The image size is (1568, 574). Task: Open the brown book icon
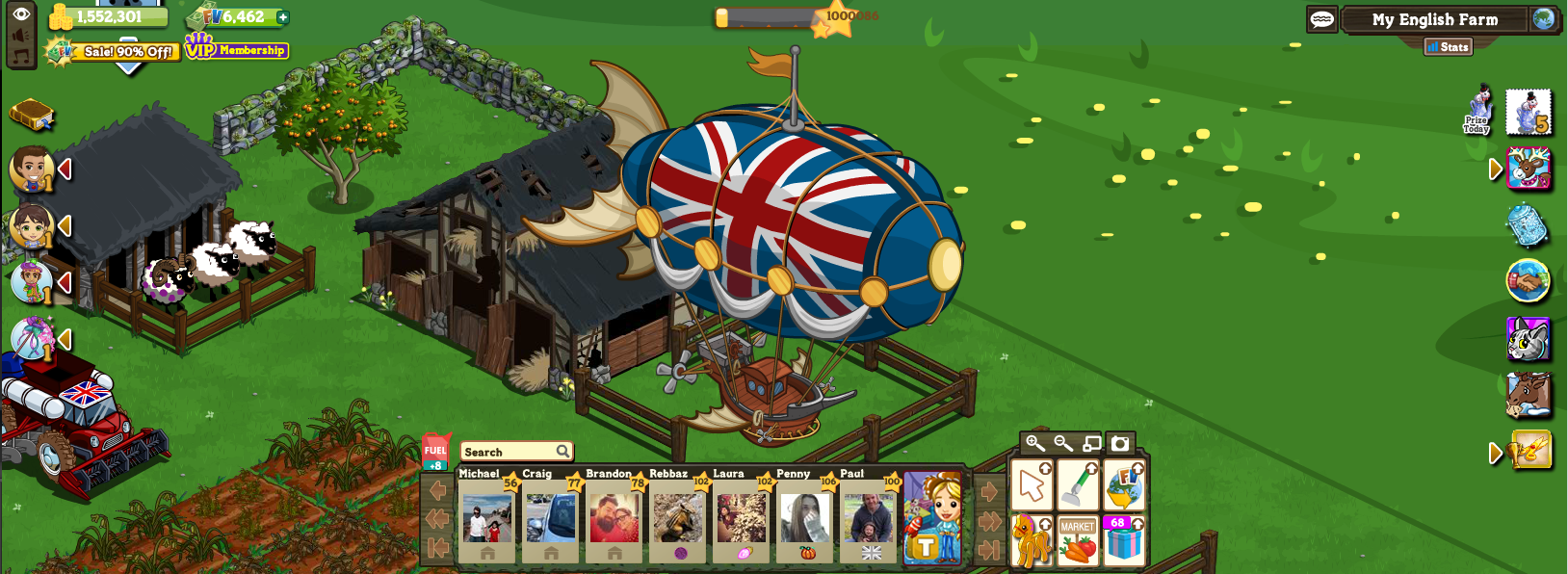31,116
